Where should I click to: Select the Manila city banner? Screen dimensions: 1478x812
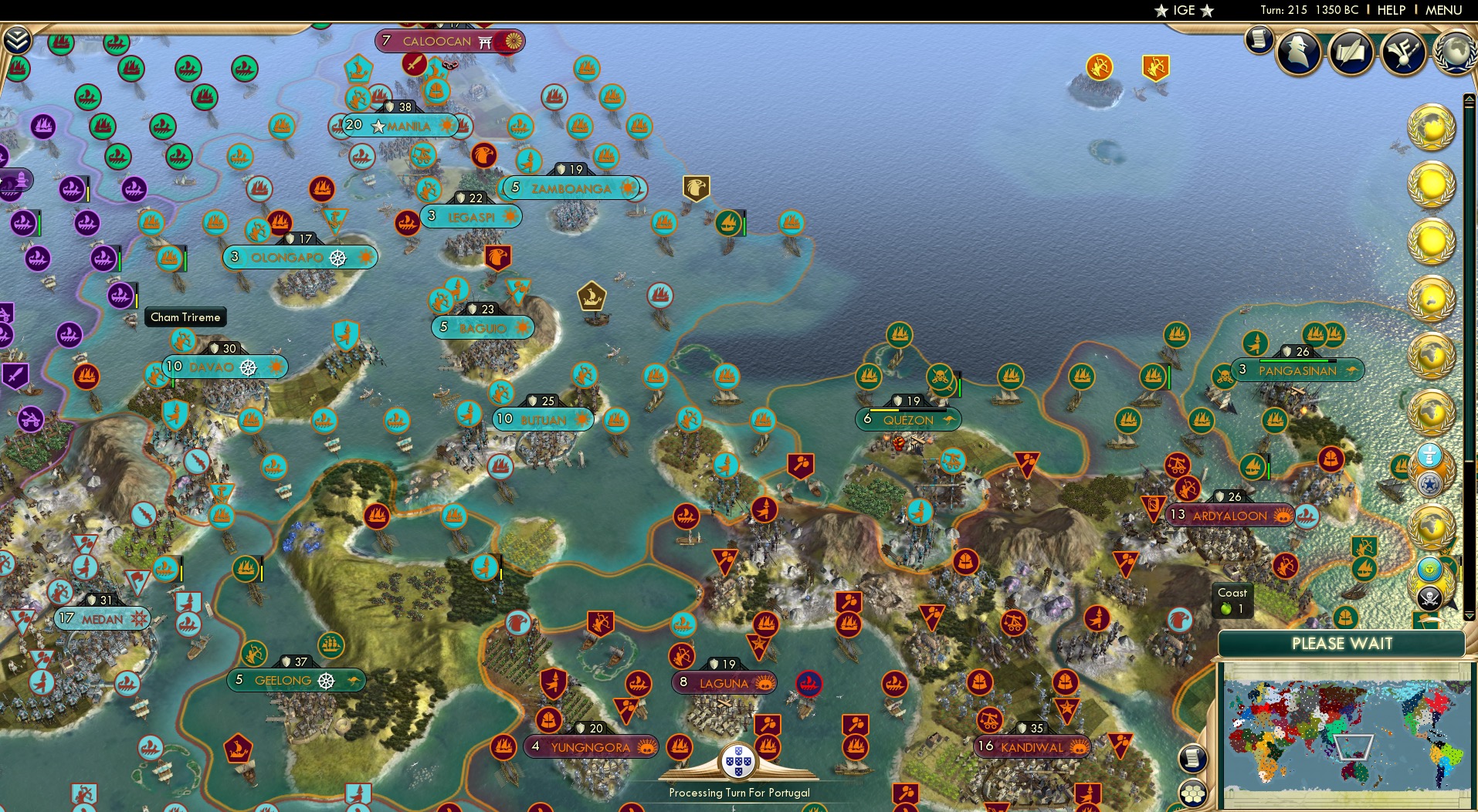407,126
